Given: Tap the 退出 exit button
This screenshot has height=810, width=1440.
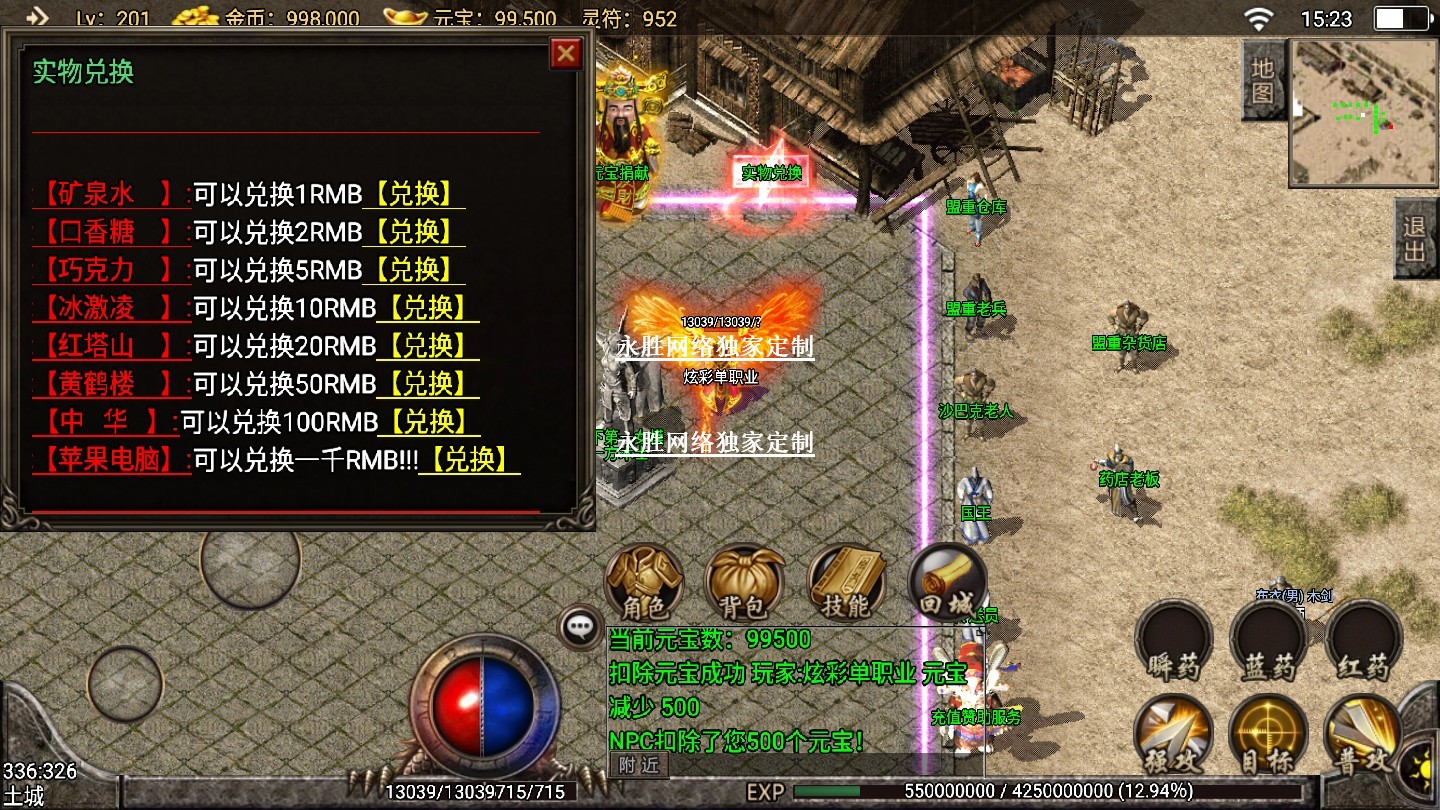Looking at the screenshot, I should tap(1415, 238).
